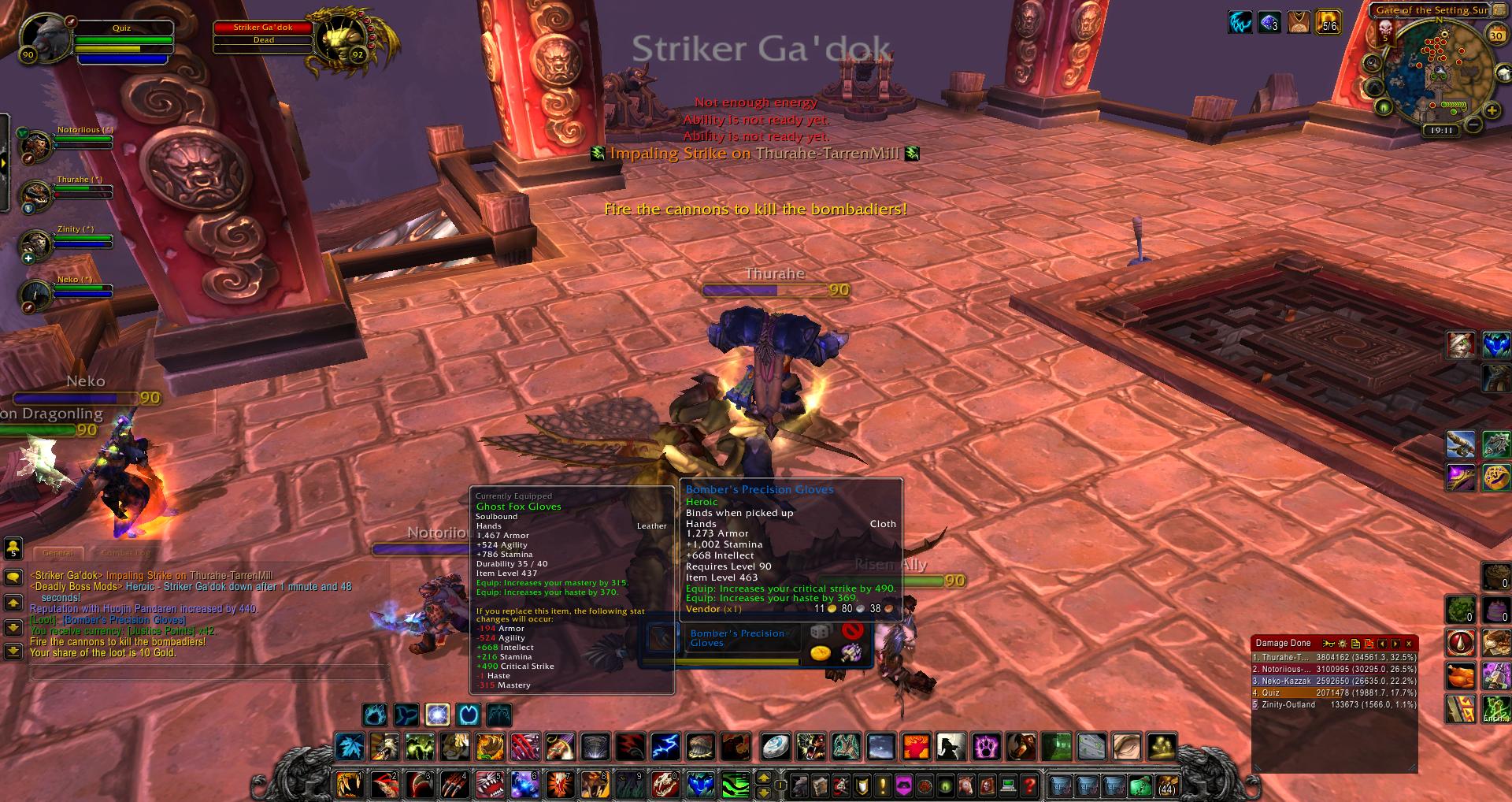Pass on the Bomber's Precision Gloves roll

(x=852, y=630)
